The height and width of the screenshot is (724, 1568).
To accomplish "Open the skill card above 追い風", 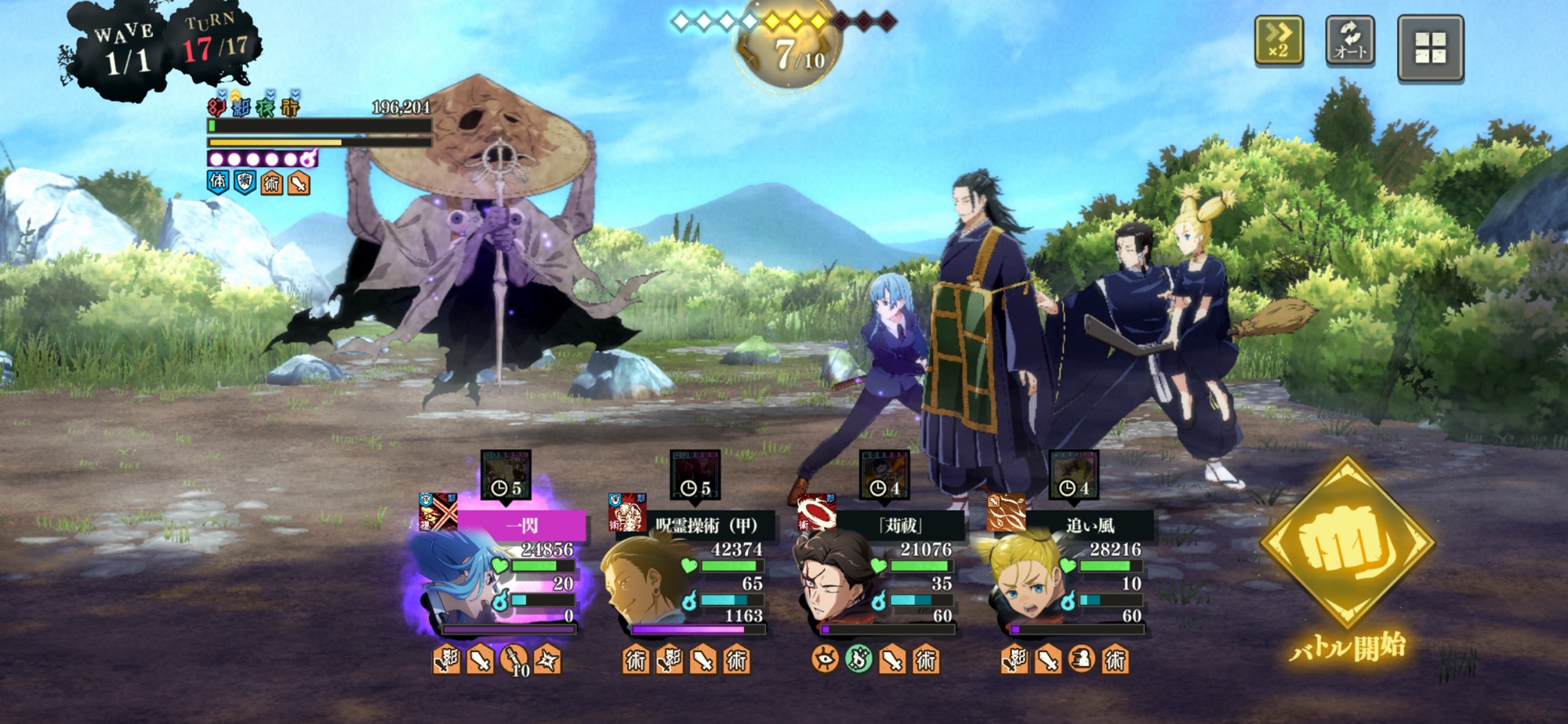I will [1073, 475].
